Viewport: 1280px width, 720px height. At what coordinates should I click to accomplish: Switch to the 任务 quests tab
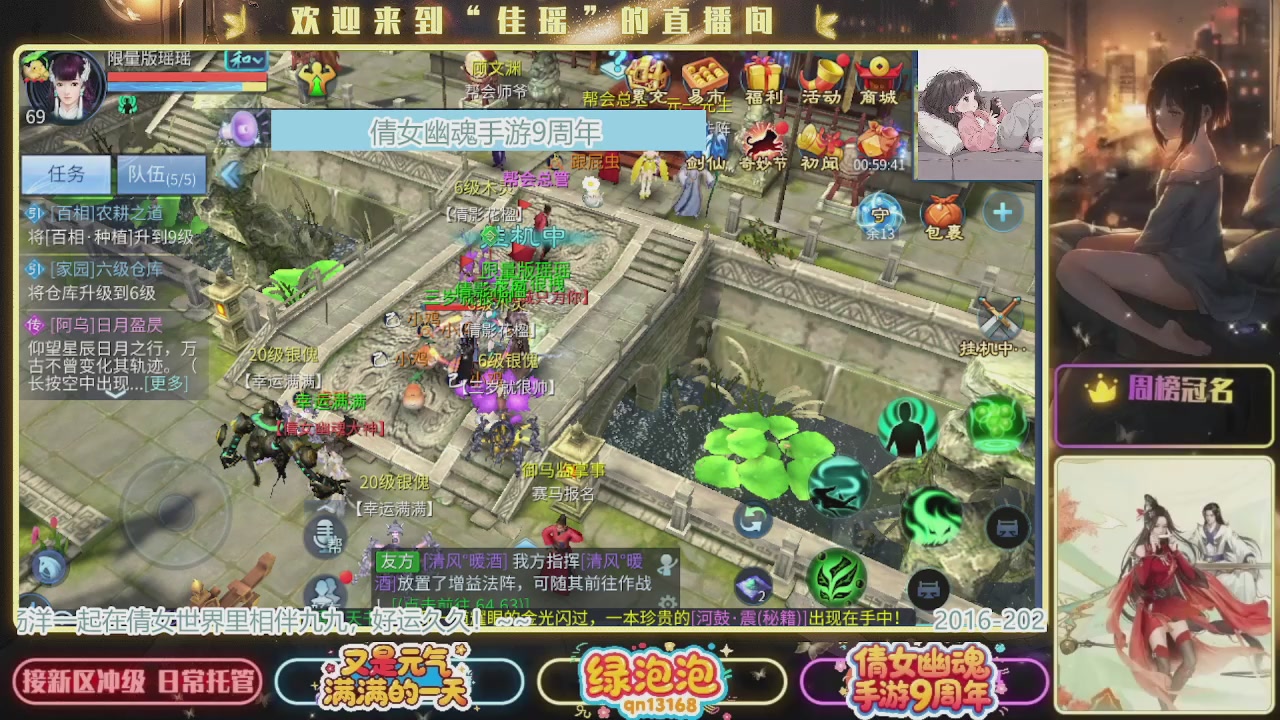tap(65, 174)
